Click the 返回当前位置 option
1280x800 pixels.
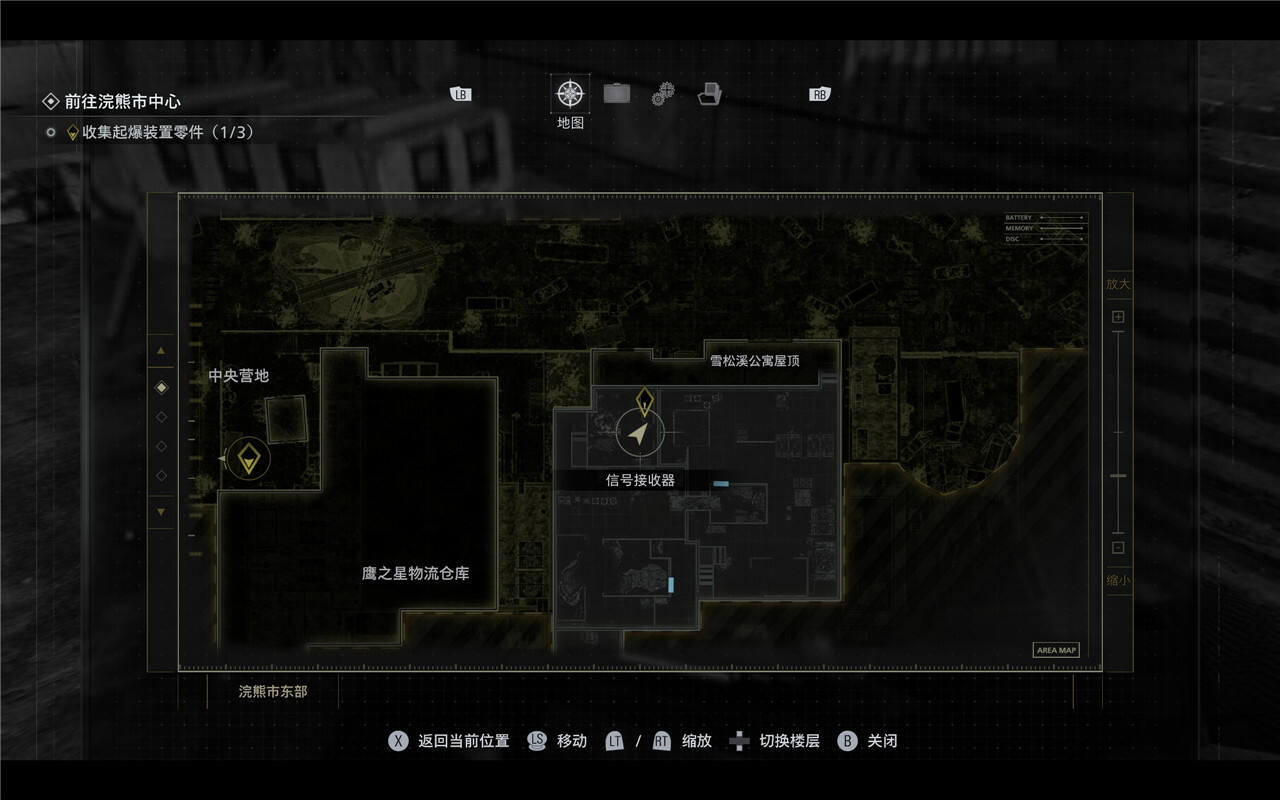(449, 741)
